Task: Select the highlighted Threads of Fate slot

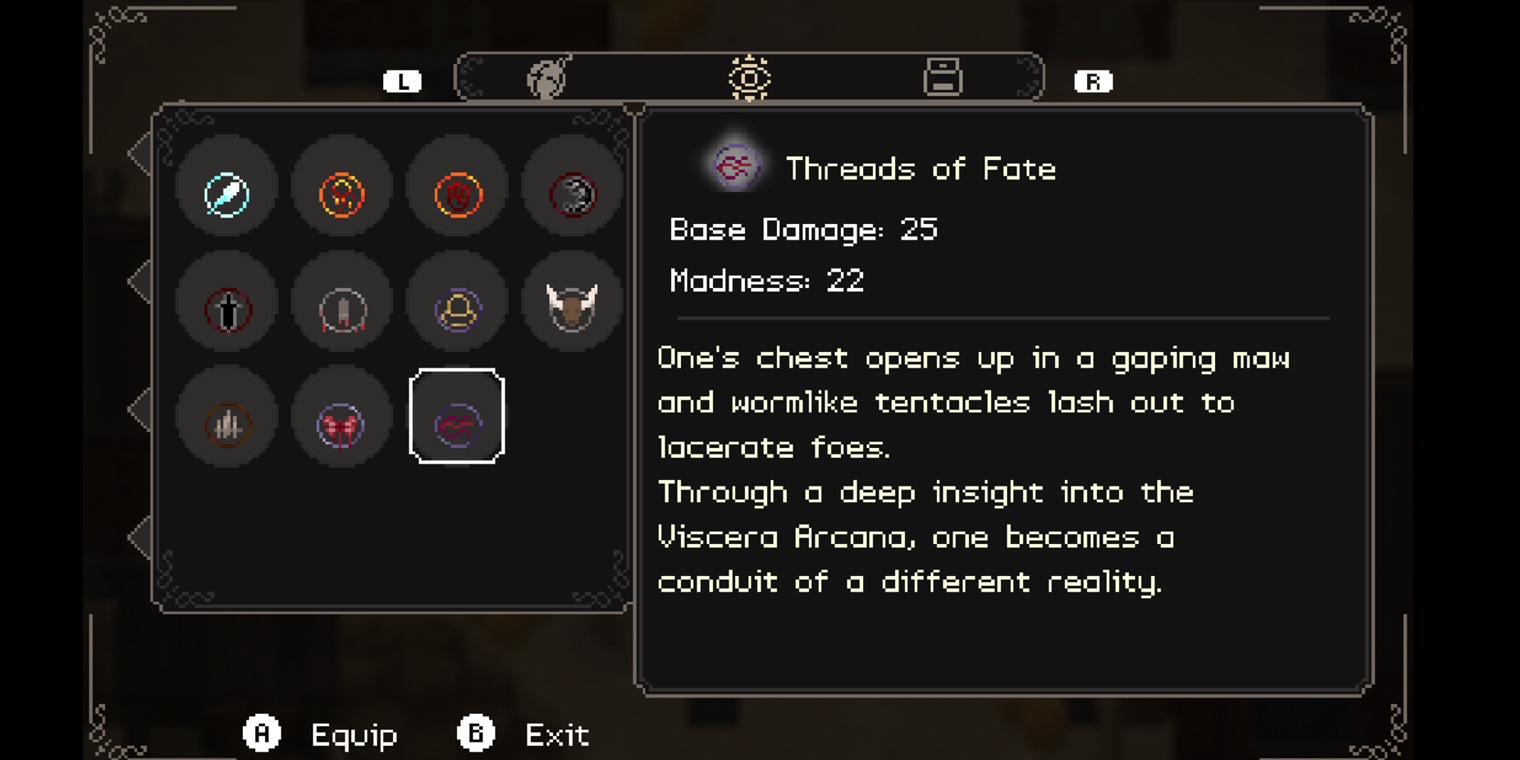Action: point(457,416)
